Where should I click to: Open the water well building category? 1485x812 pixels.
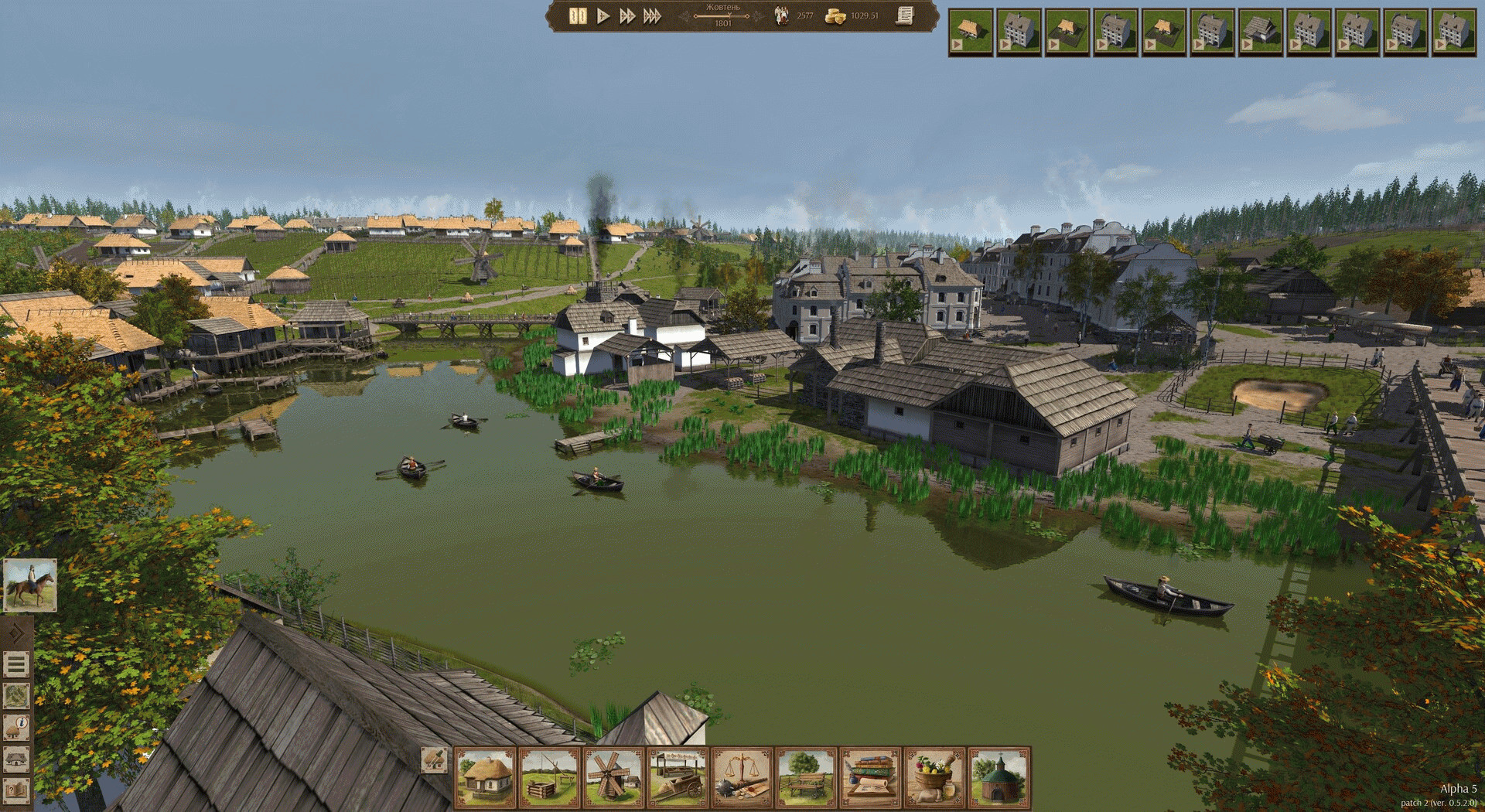pos(550,778)
